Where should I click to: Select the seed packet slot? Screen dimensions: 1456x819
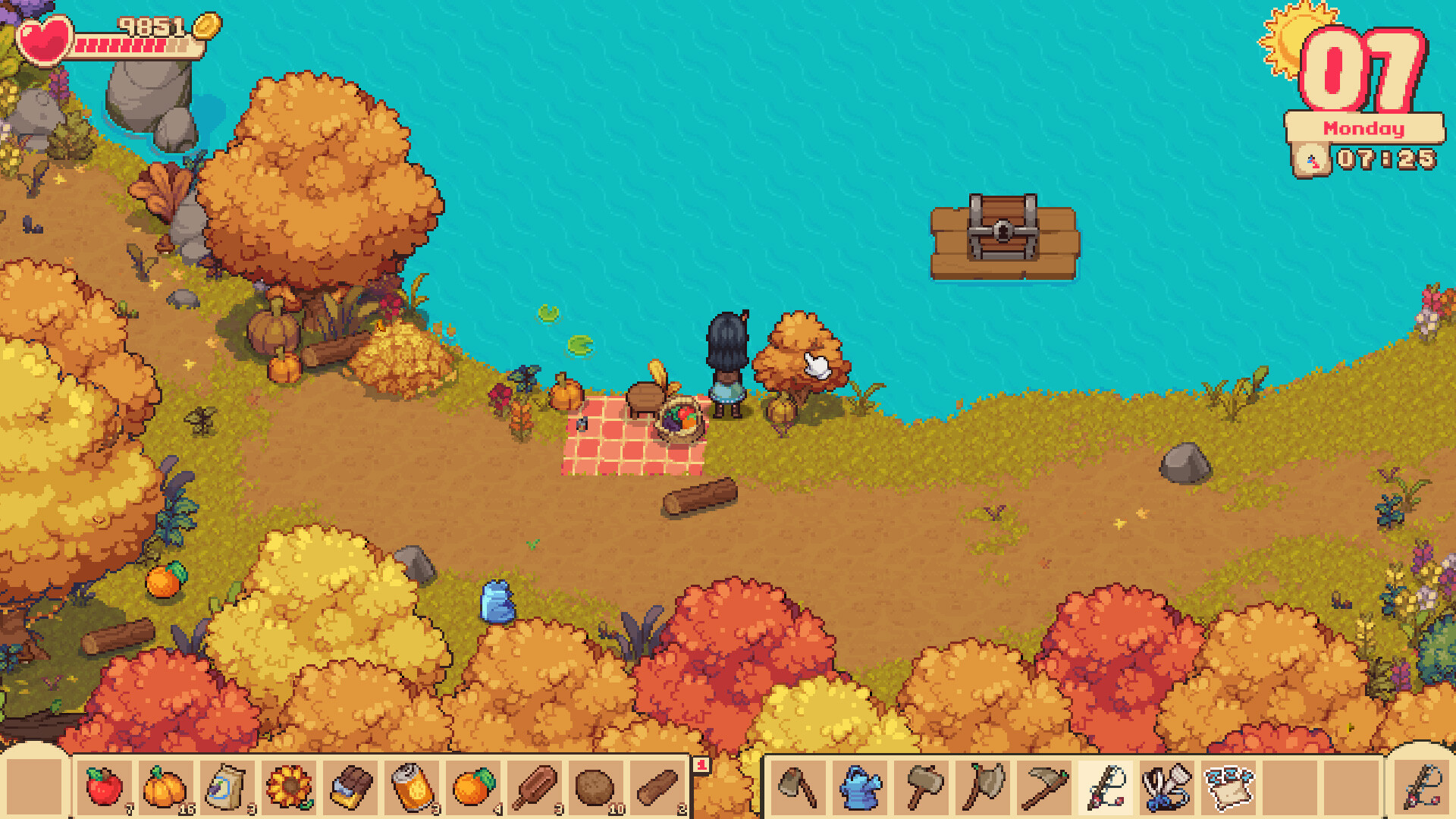pyautogui.click(x=229, y=789)
